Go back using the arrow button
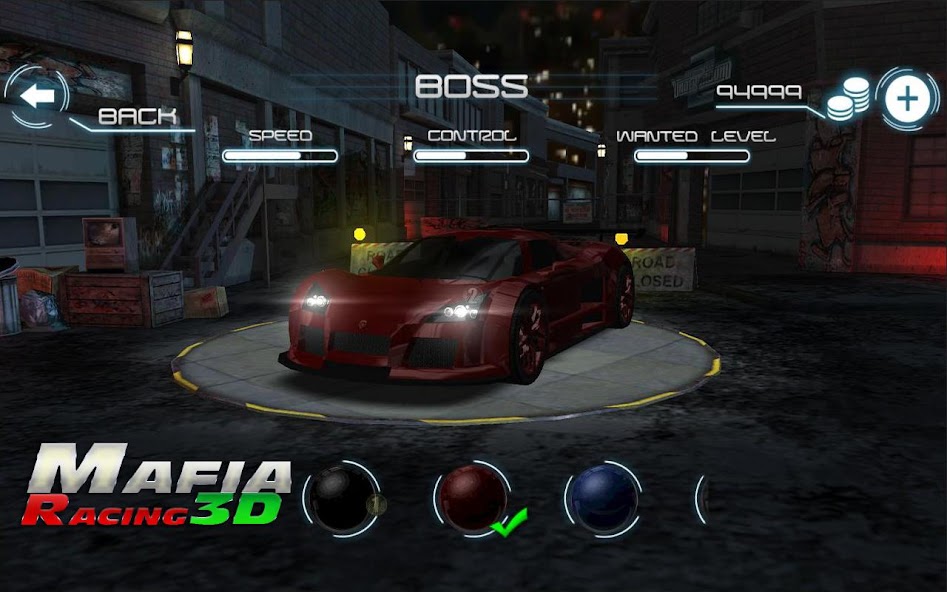This screenshot has height=592, width=947. [37, 96]
